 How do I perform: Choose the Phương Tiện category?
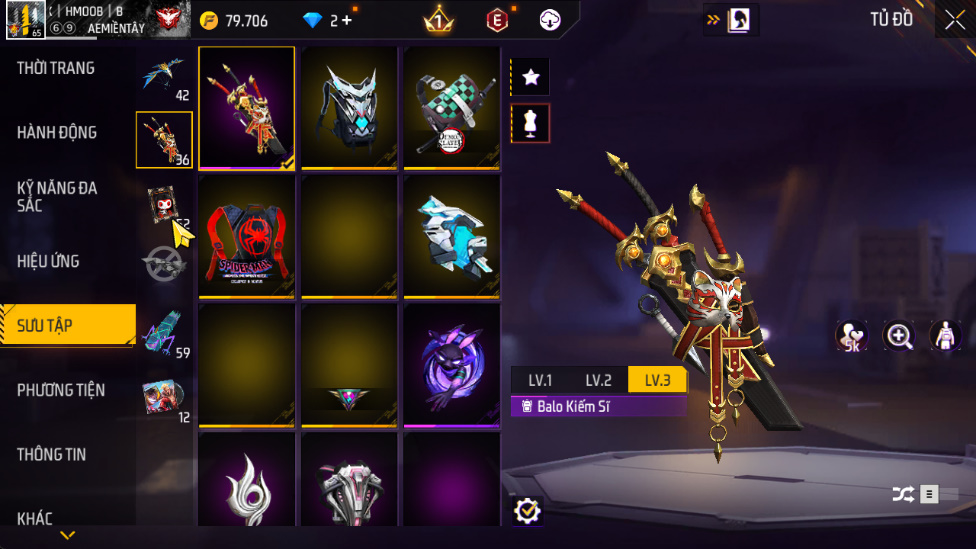[61, 390]
